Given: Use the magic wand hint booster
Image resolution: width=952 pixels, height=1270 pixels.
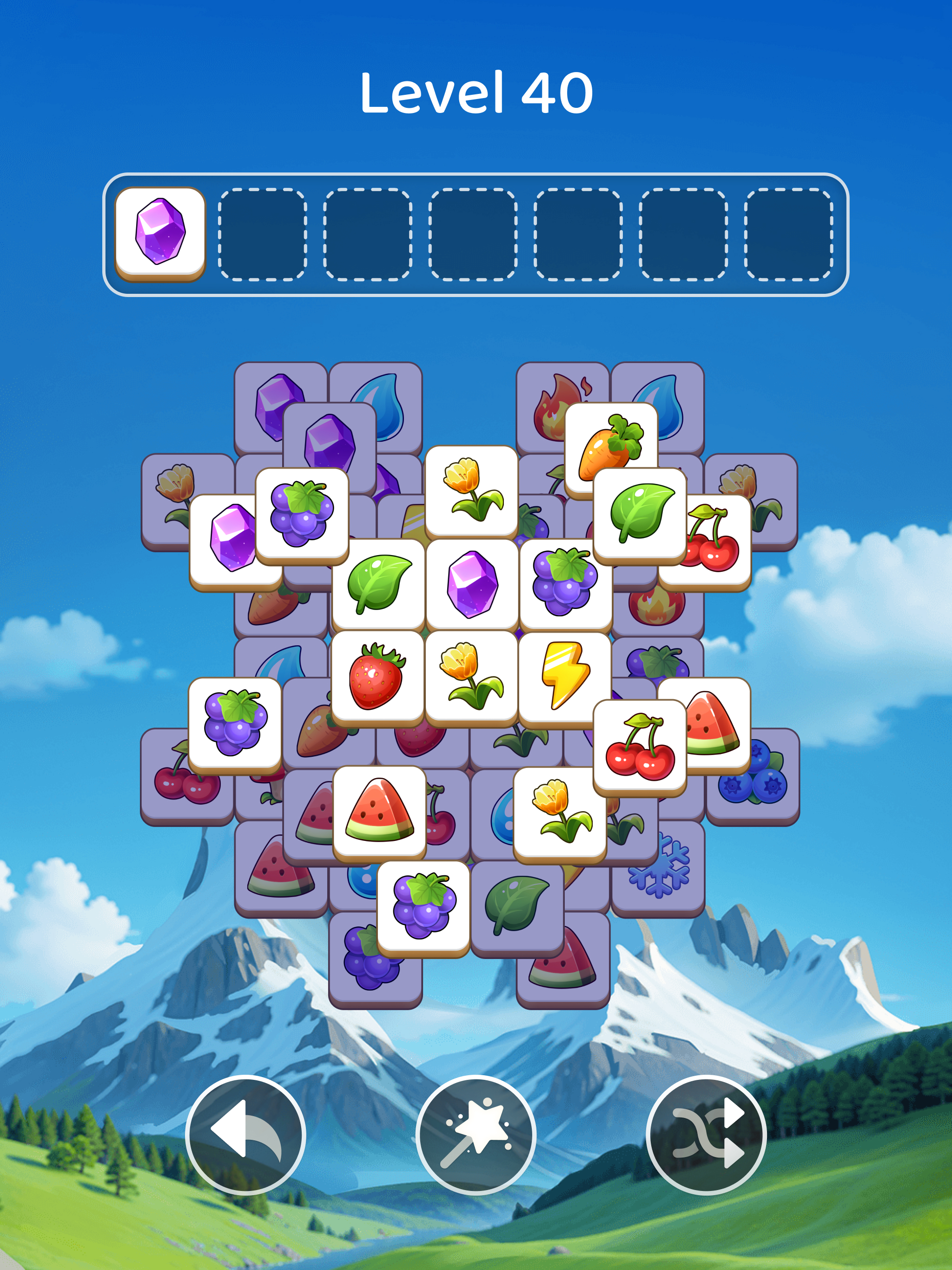Looking at the screenshot, I should coord(476,1136).
